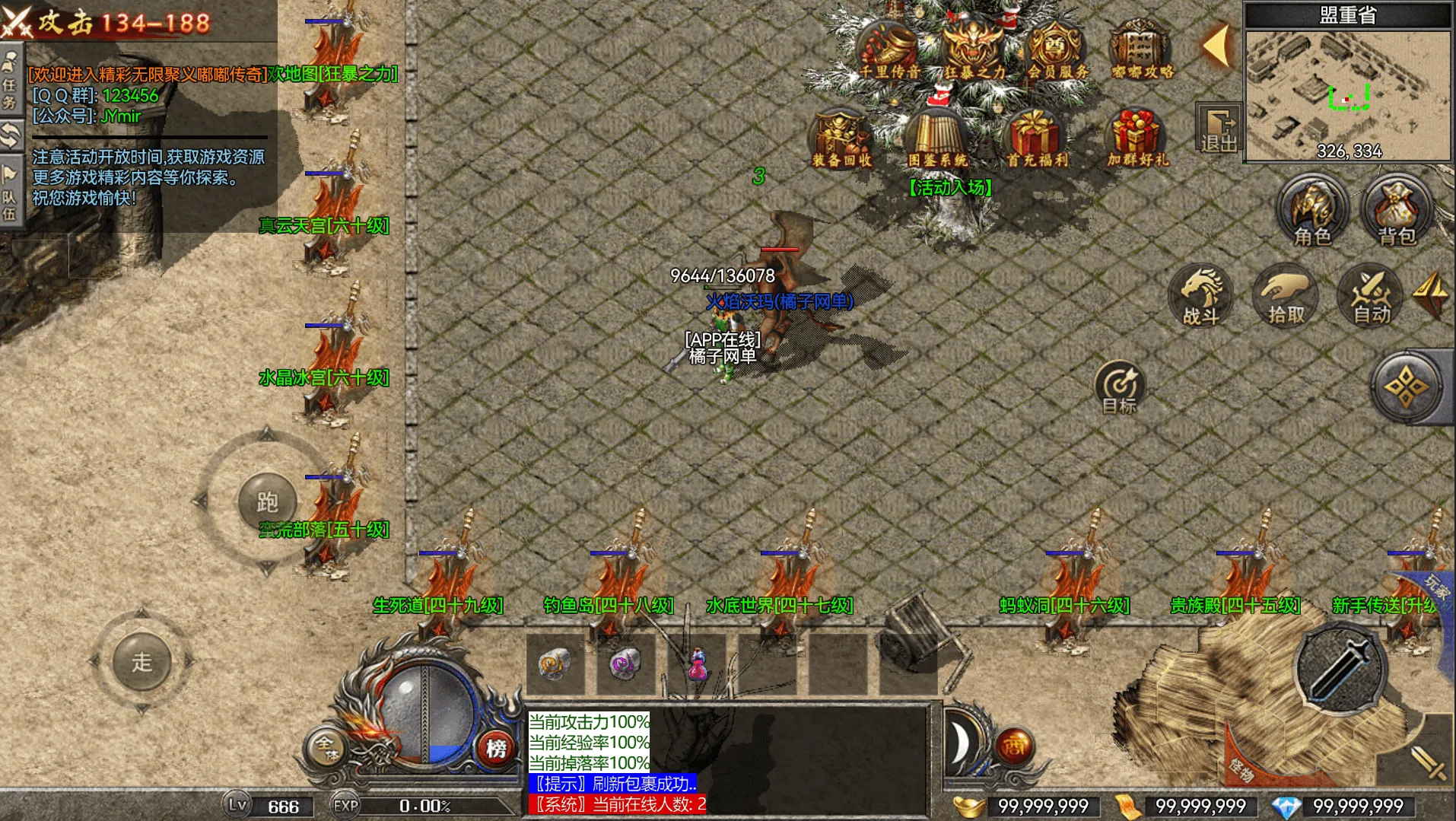Toggle the 战斗 combat mode button
This screenshot has width=1456, height=821.
tap(1202, 297)
